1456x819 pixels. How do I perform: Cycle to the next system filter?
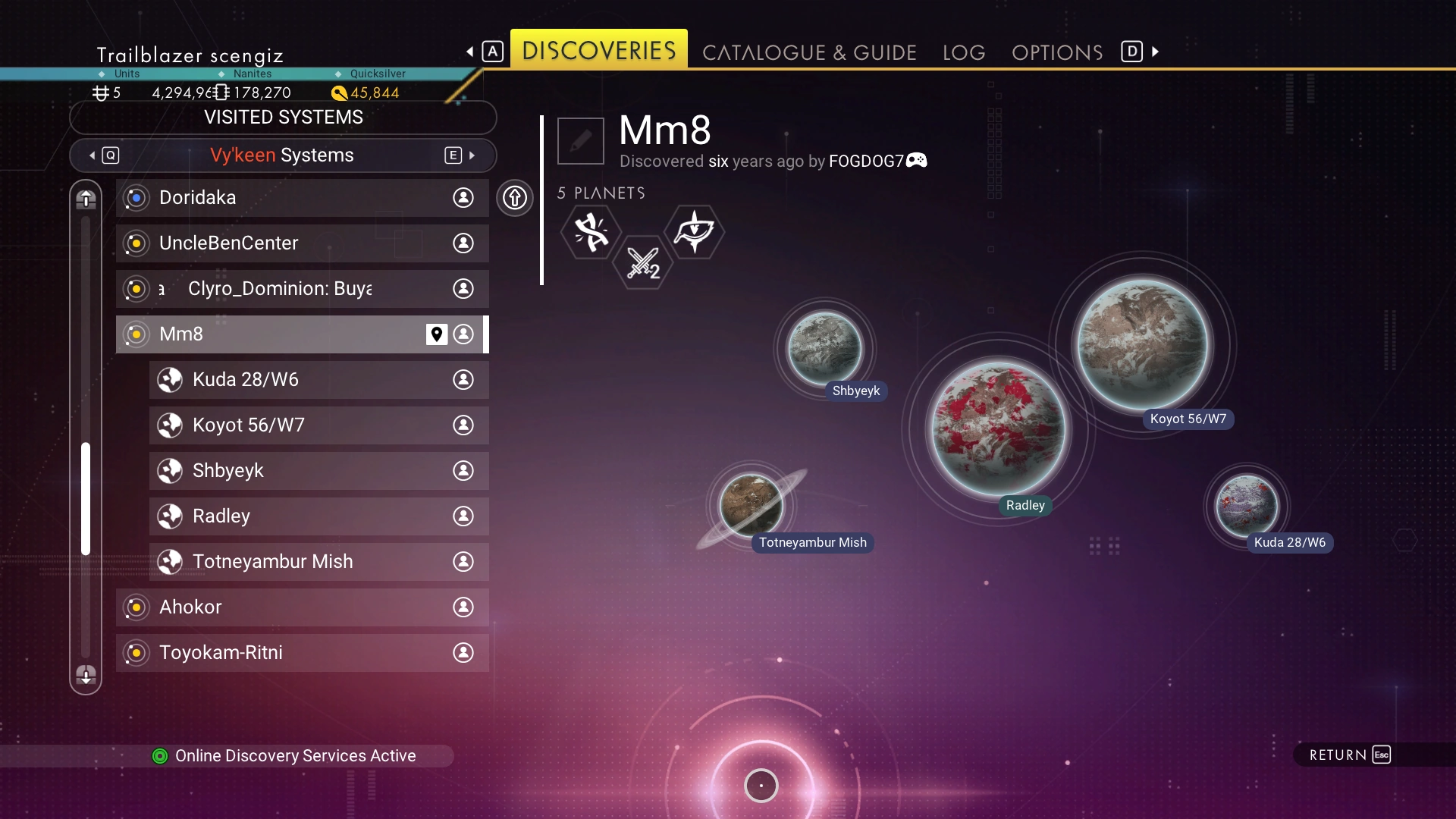[x=460, y=155]
